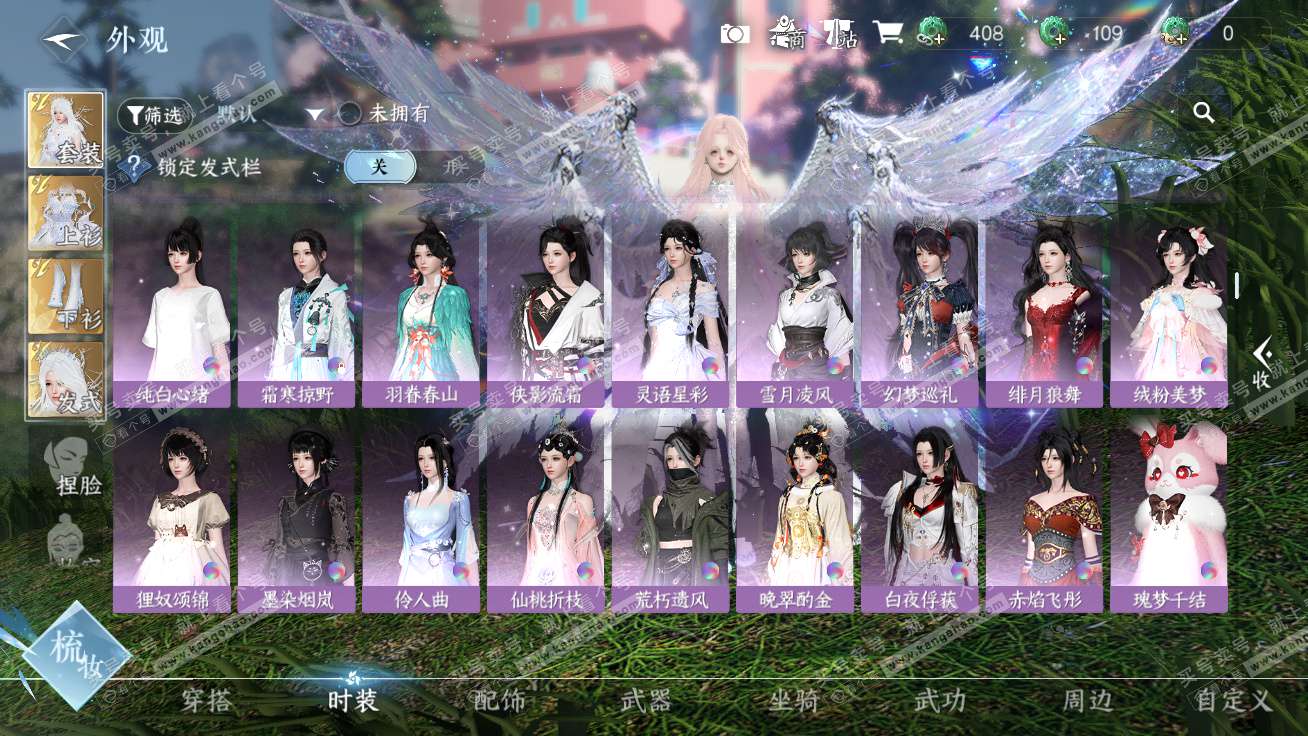1308x736 pixels.
Task: Switch to the 武器 bottom tab
Action: click(x=646, y=700)
